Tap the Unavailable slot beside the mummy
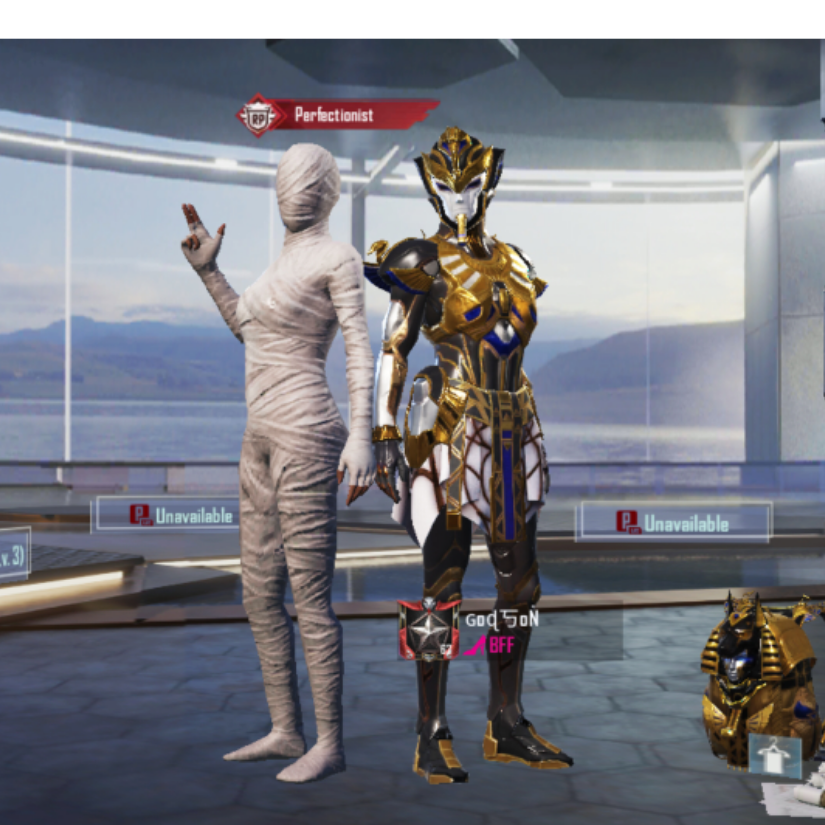 pos(167,515)
